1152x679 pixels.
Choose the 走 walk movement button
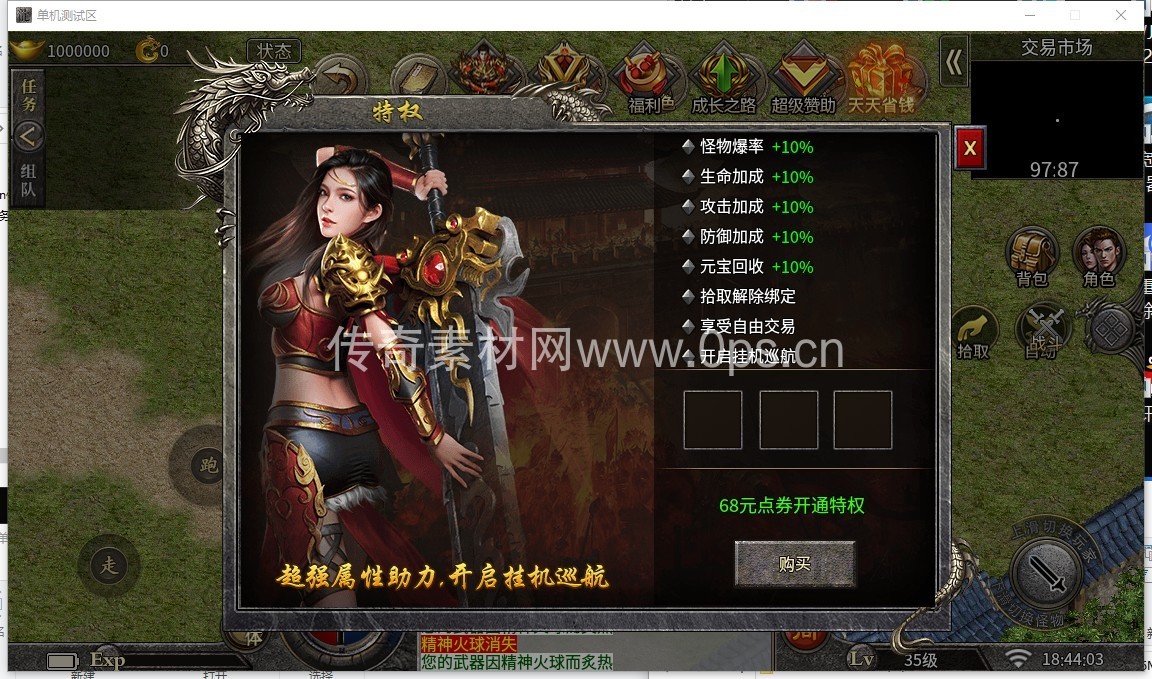(108, 566)
